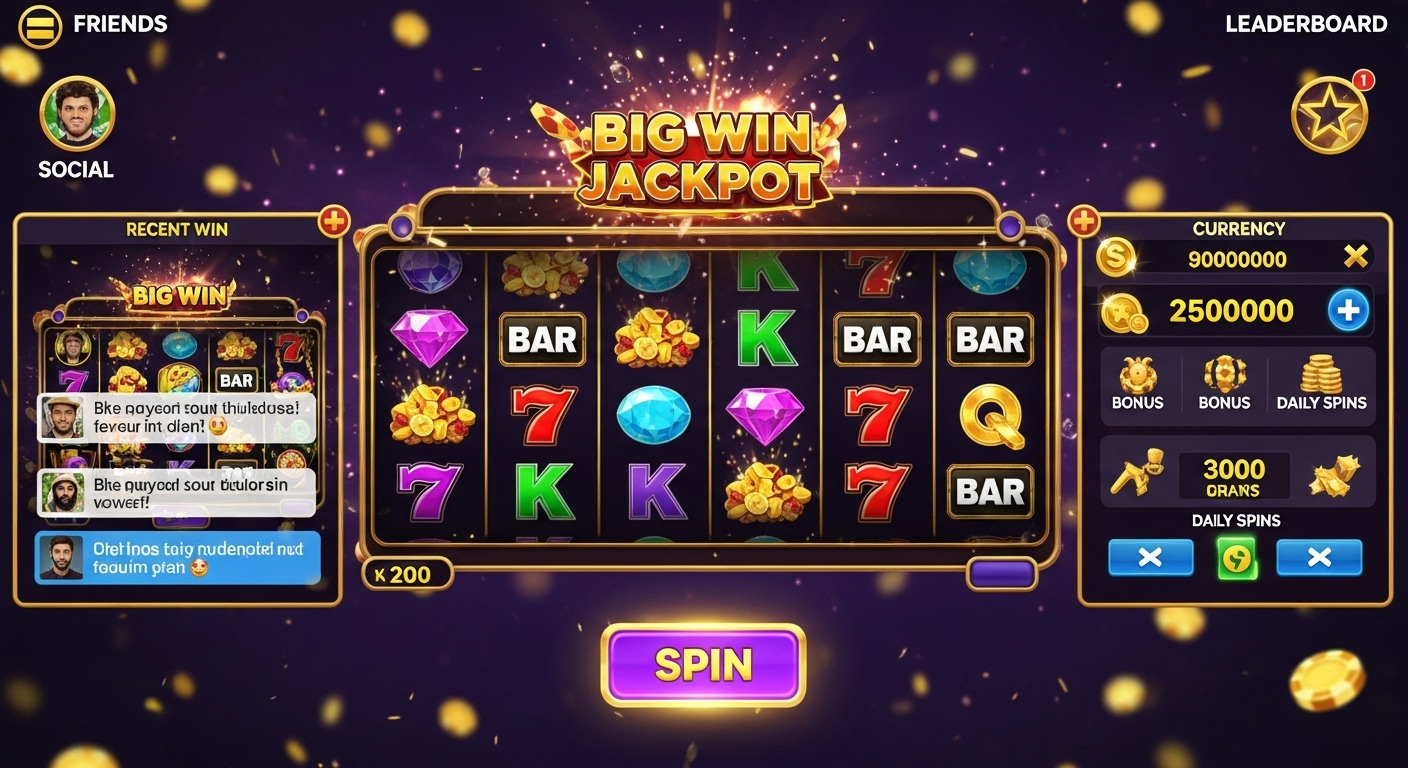Hit the purple SPIN button

(x=703, y=665)
